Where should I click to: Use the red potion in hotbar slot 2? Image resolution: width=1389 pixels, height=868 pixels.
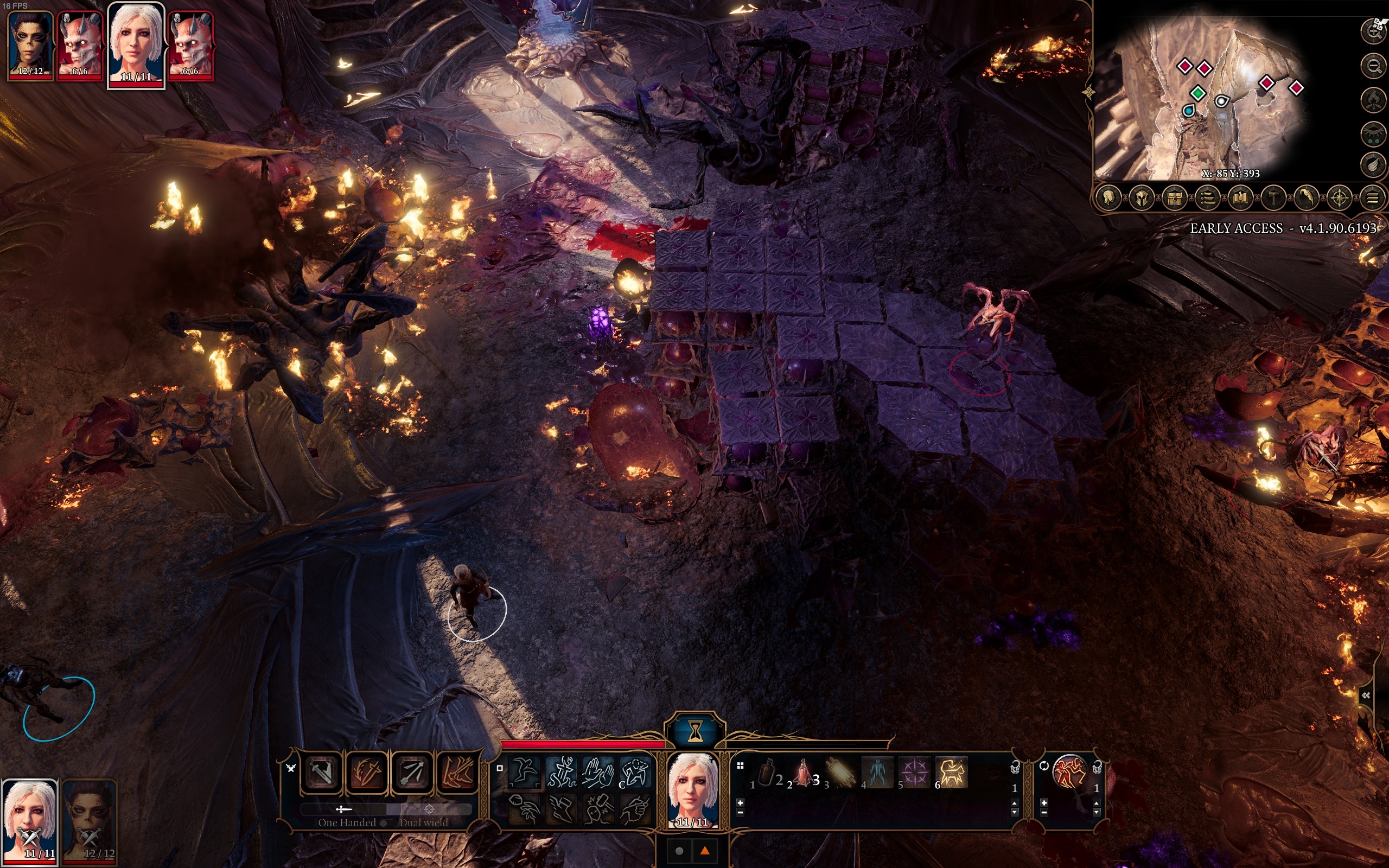tap(804, 773)
